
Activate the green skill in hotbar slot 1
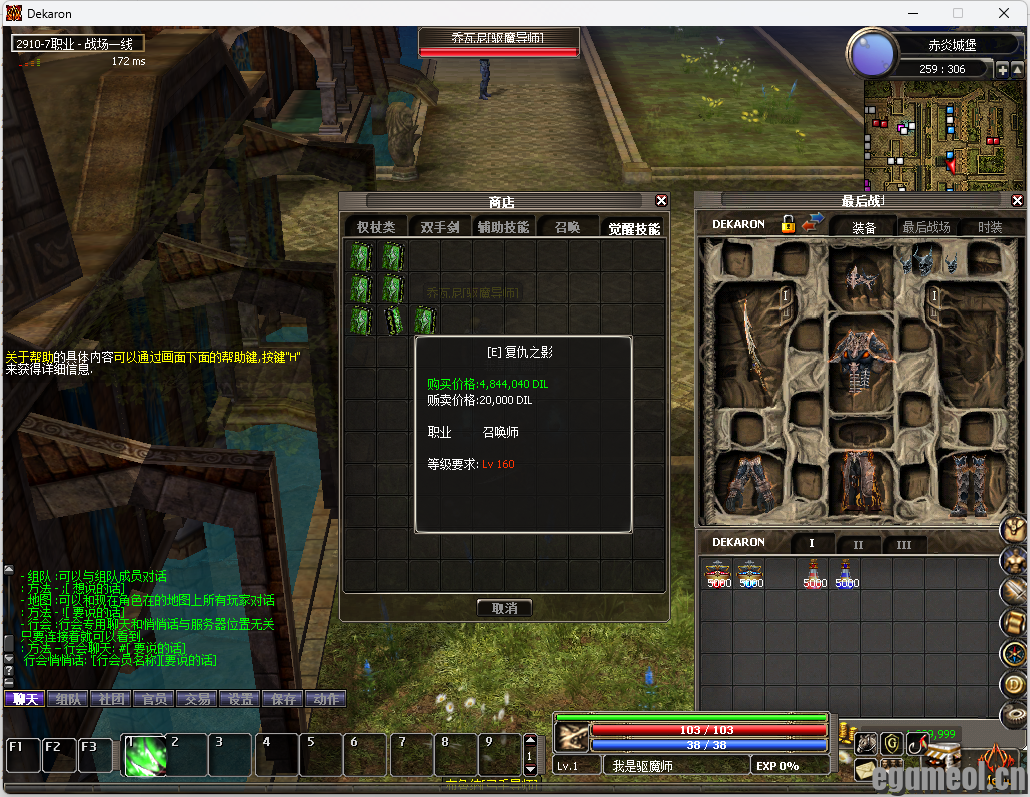pos(144,755)
